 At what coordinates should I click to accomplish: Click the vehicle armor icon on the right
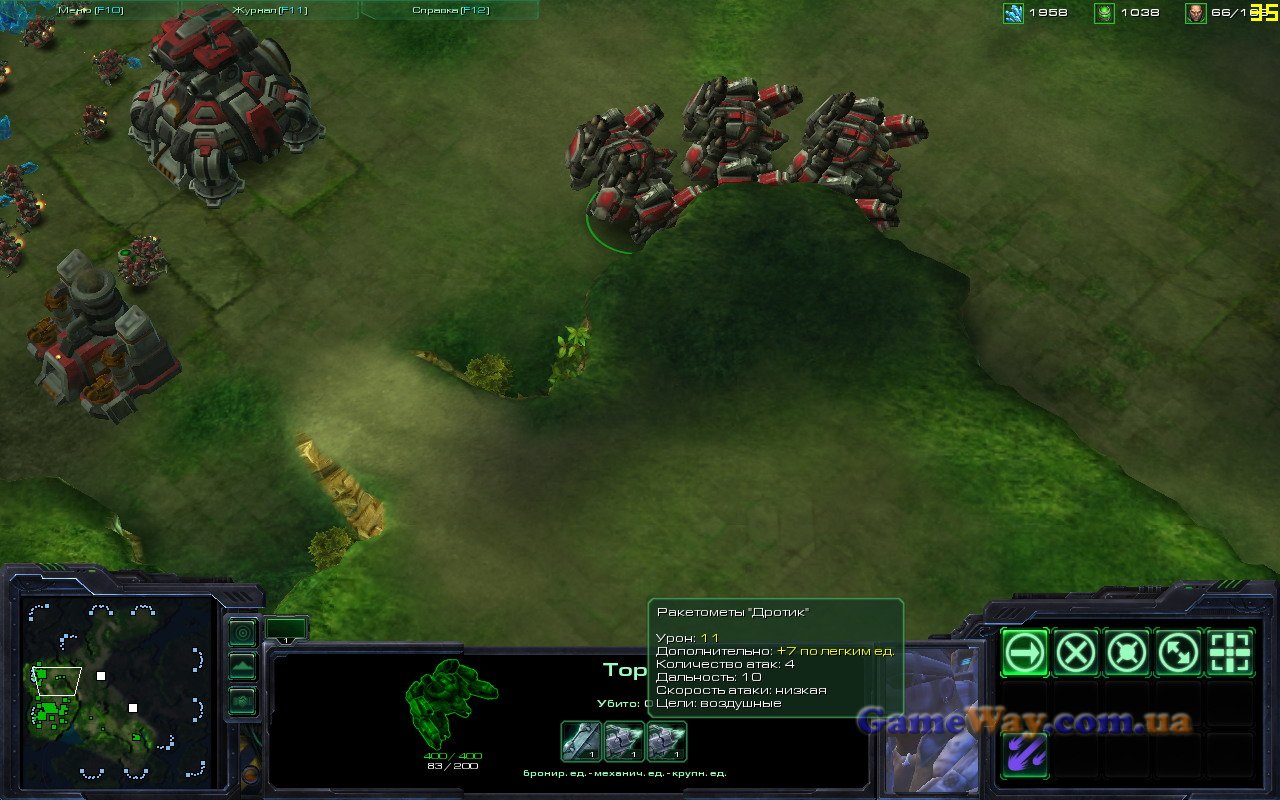click(666, 741)
